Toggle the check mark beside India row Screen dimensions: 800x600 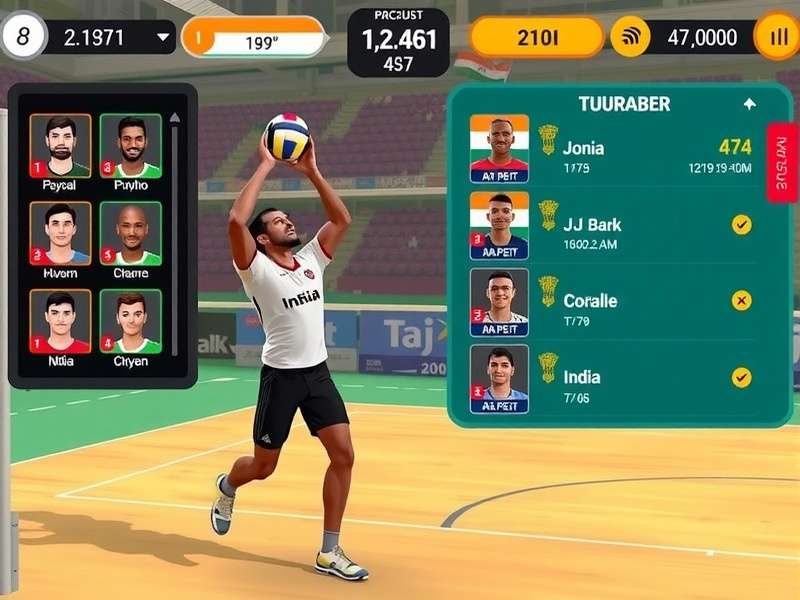pos(741,377)
